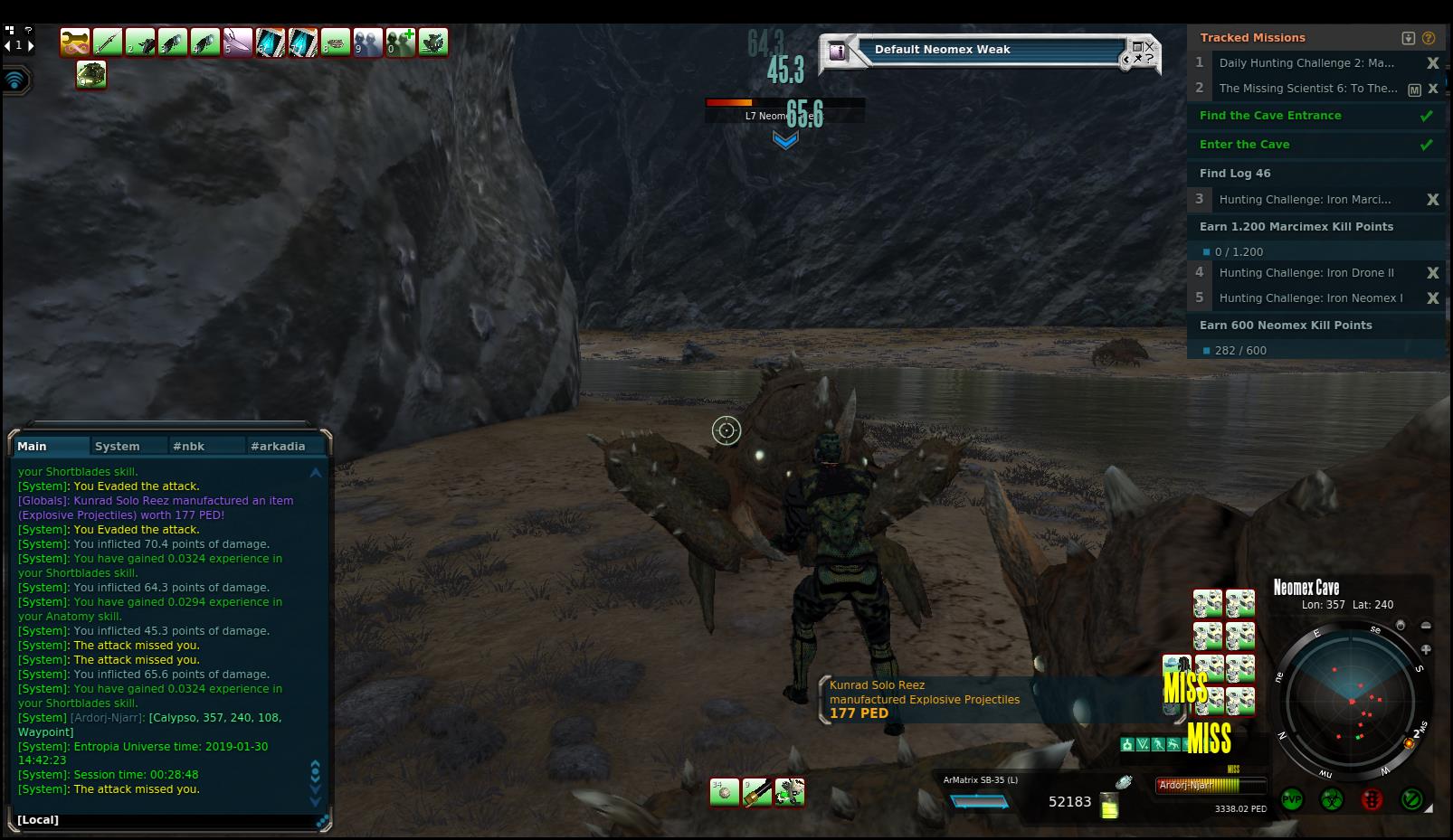Stop tracking Hunting Challenge: Iron Drone II

pos(1432,273)
